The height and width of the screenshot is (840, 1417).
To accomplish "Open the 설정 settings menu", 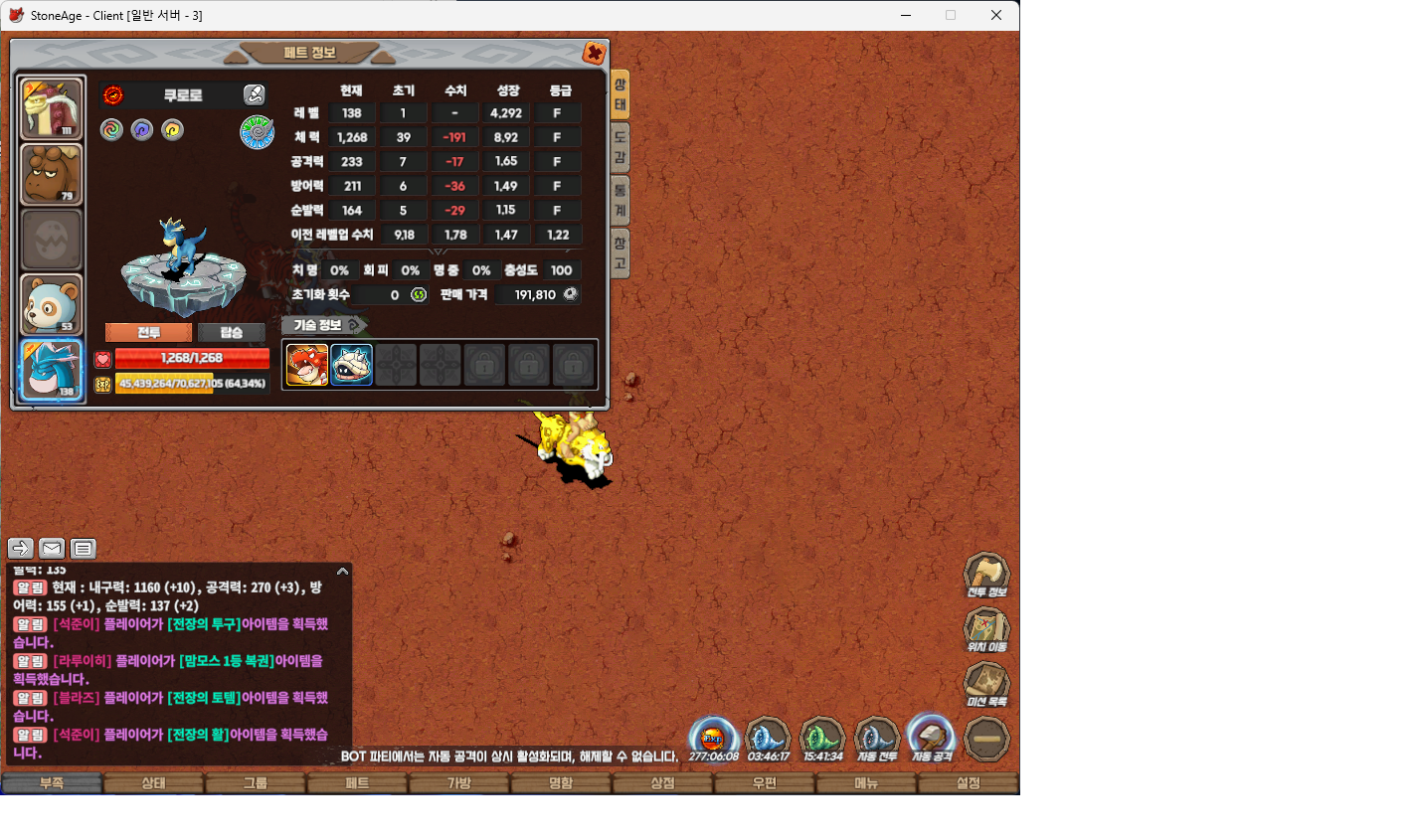I will (968, 783).
